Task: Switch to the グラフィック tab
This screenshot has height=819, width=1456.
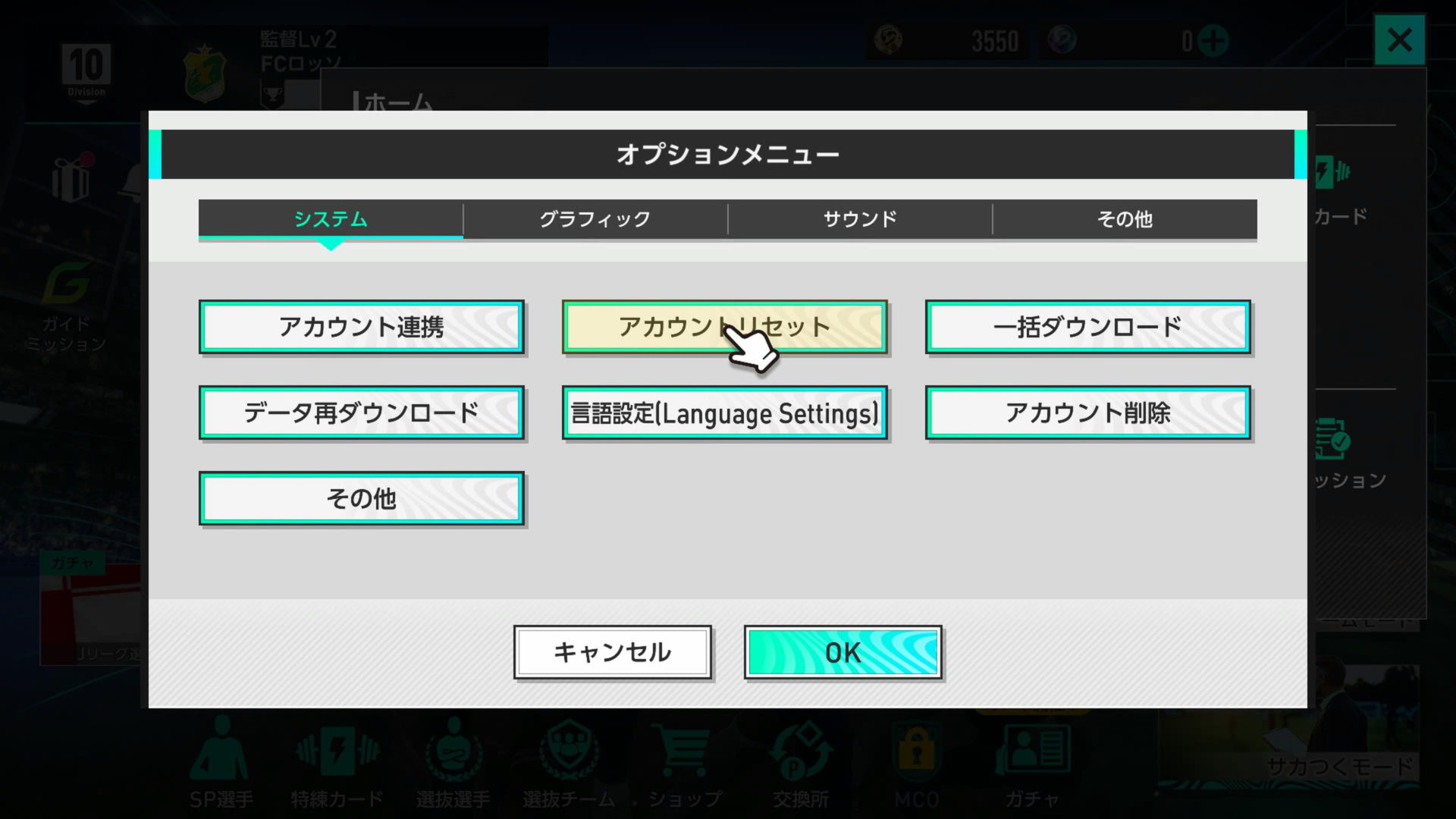Action: 595,220
